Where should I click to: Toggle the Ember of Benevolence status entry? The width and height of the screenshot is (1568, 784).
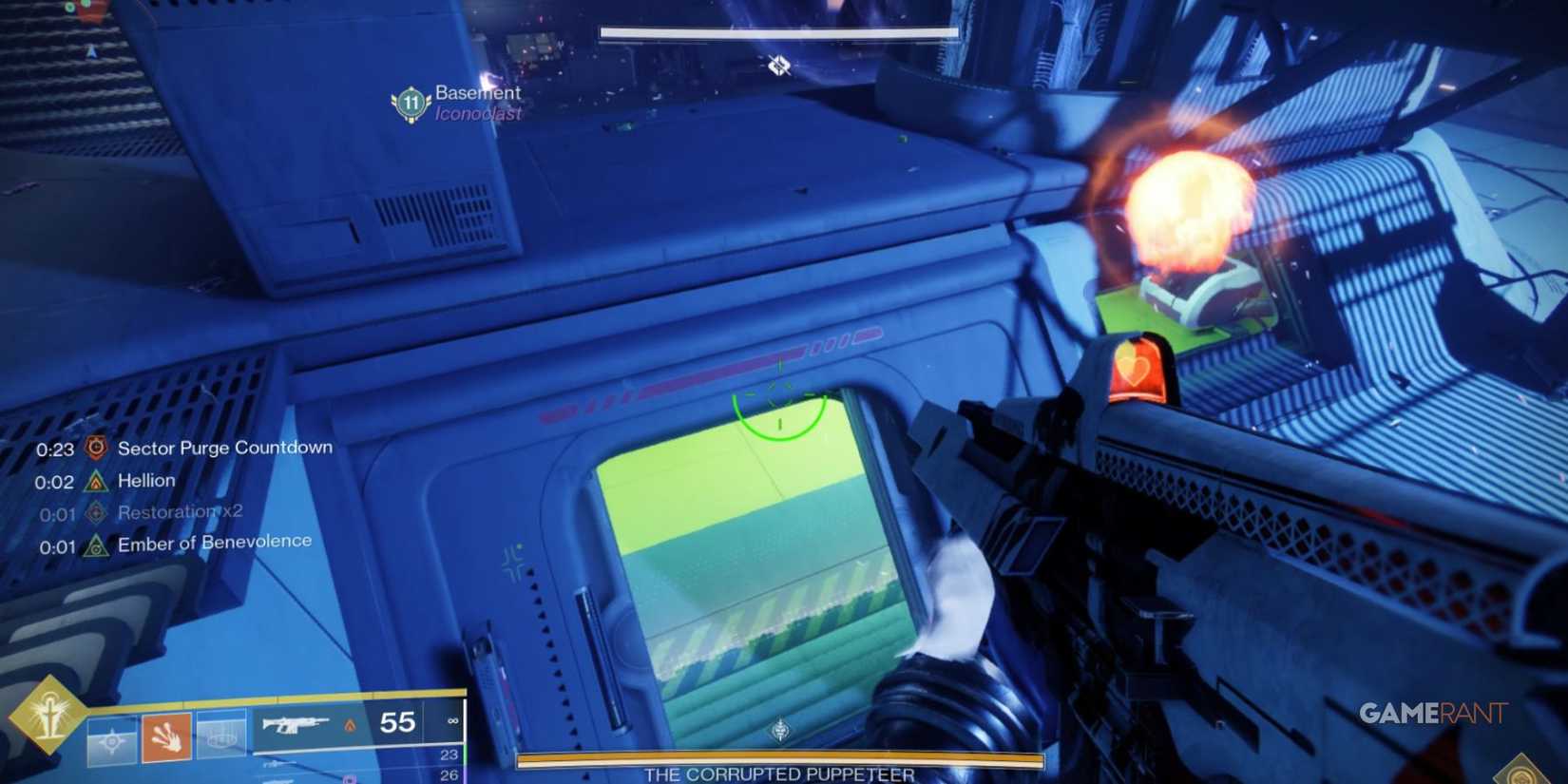tap(215, 541)
